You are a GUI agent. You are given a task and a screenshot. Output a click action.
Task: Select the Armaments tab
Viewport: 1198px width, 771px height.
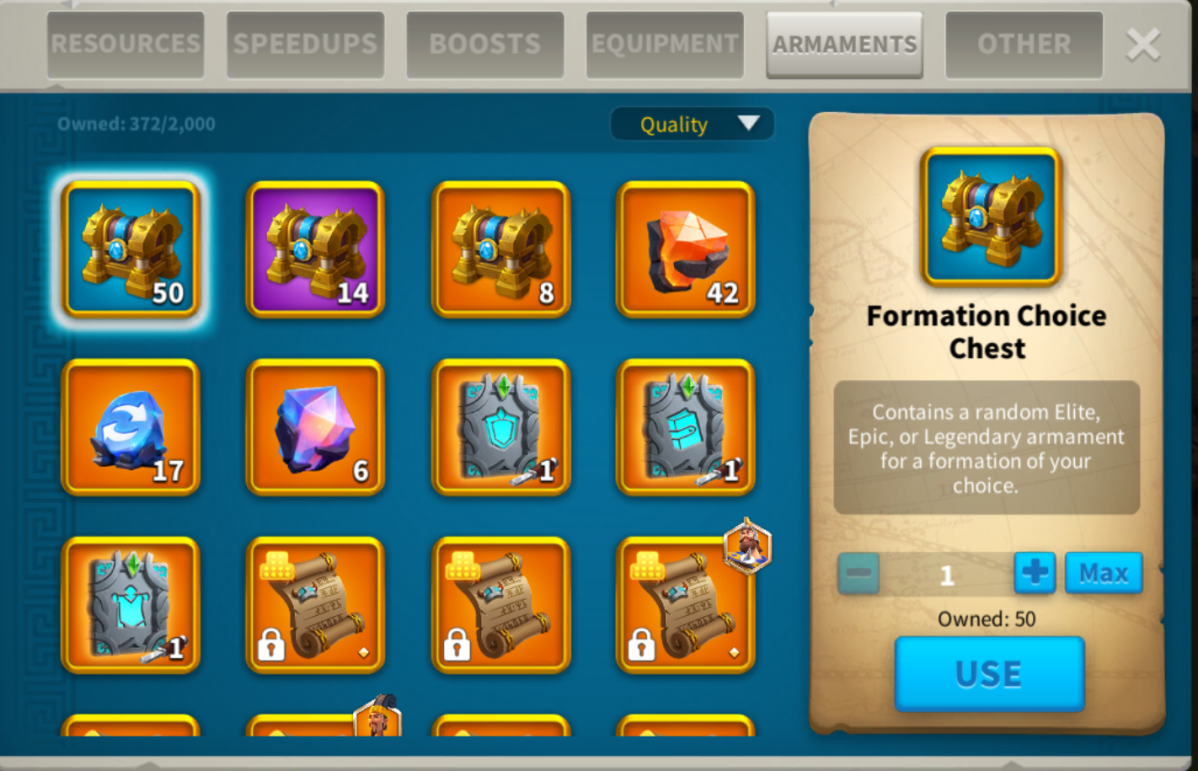pyautogui.click(x=844, y=45)
